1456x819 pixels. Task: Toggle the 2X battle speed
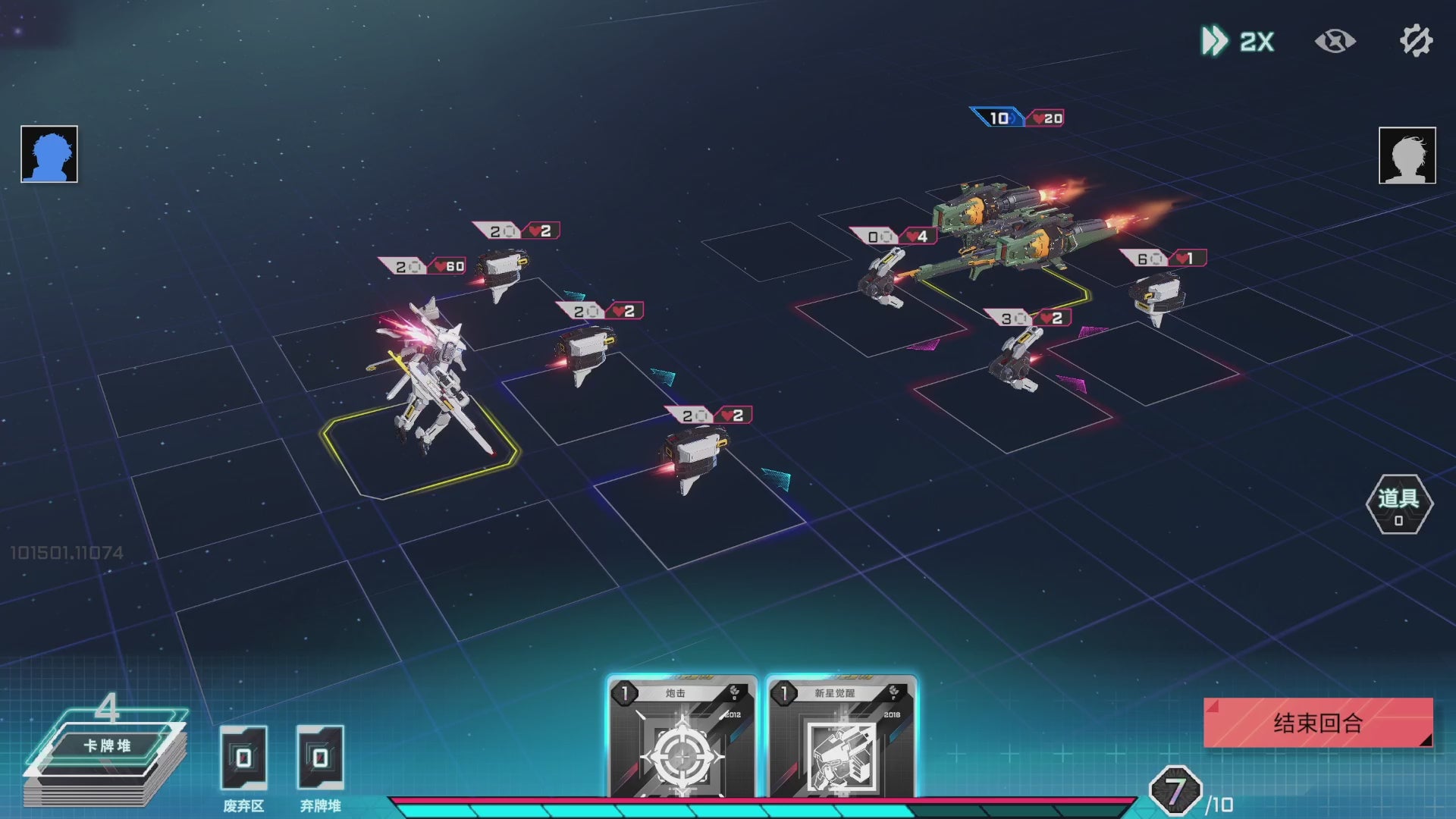[x=1238, y=41]
